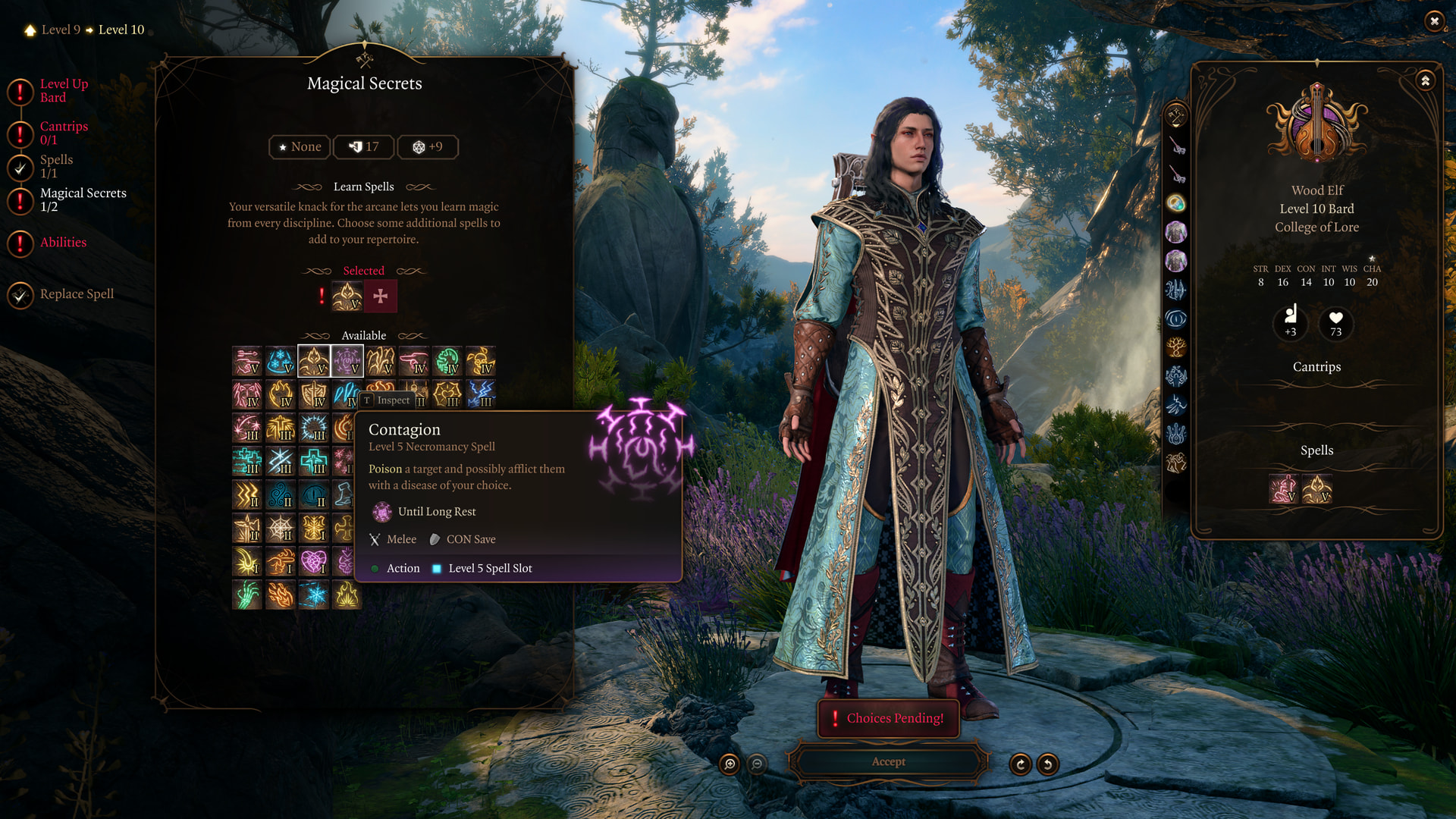Click the None concentration filter tag
Screen dimensions: 1456x819
point(300,147)
